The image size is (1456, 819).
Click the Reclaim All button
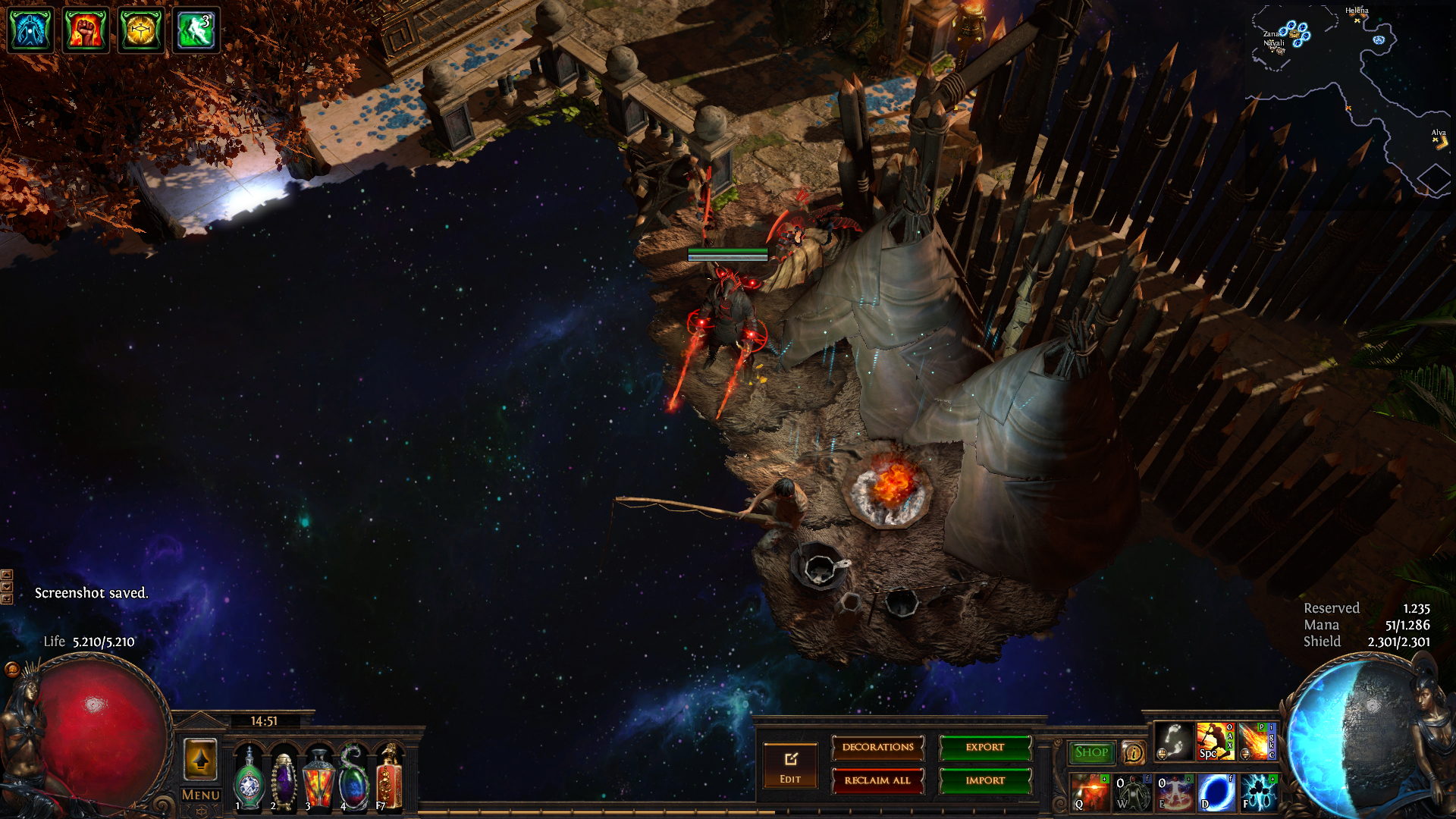click(877, 780)
